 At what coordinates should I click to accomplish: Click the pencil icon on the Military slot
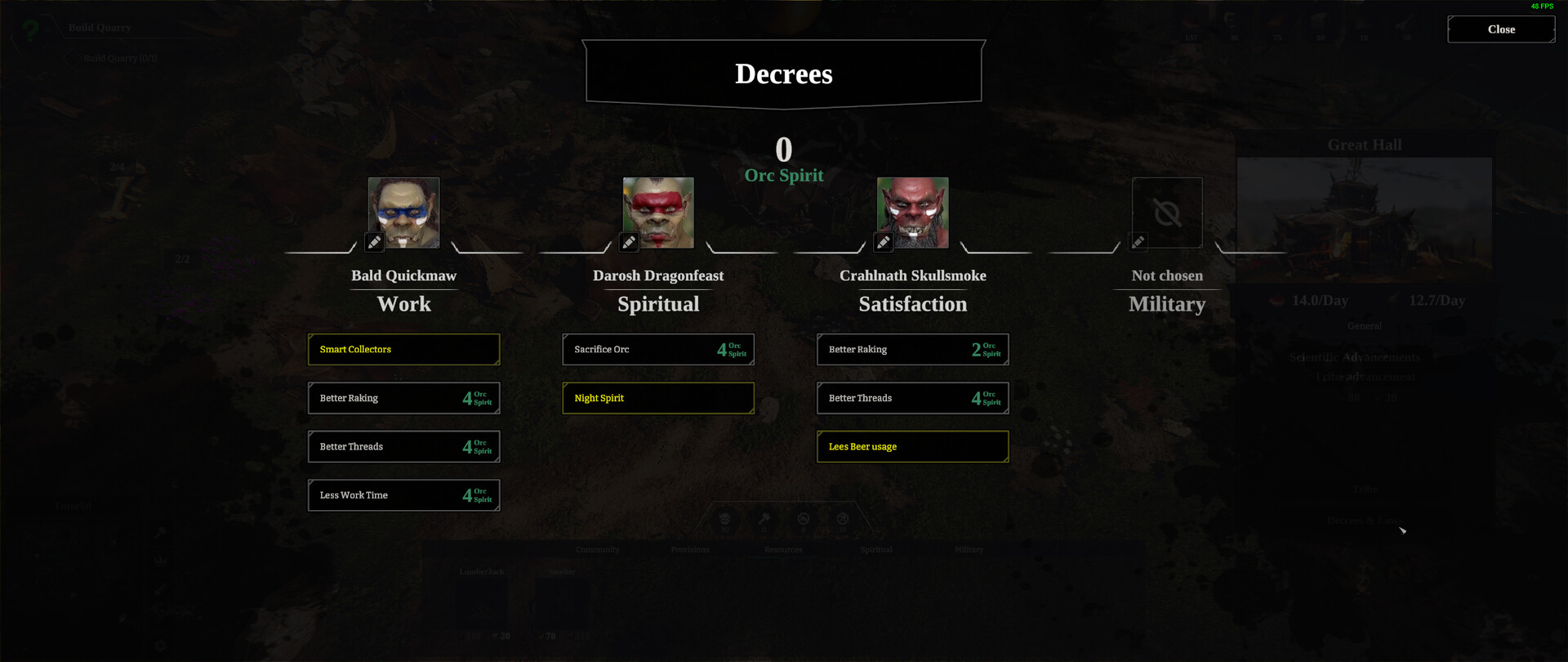1138,242
